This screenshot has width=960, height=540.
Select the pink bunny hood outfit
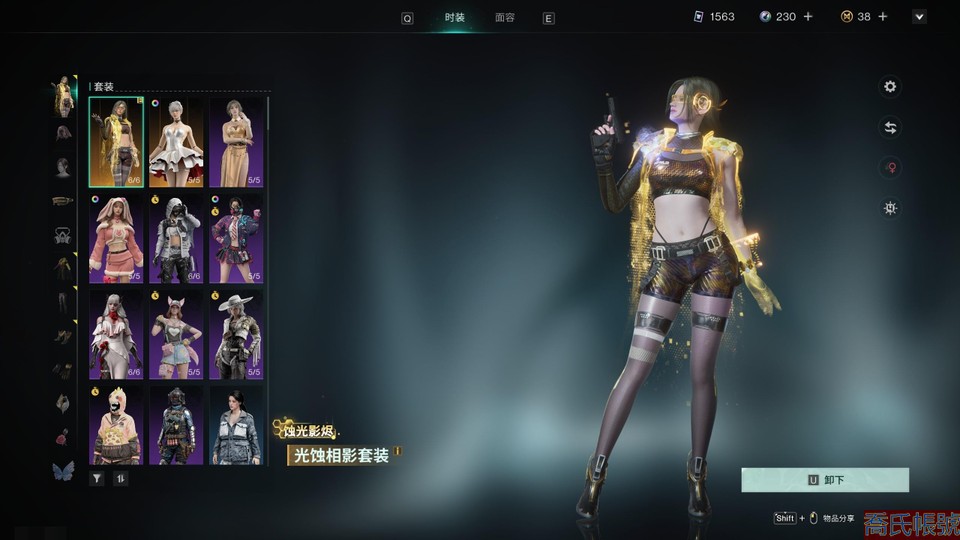point(116,238)
